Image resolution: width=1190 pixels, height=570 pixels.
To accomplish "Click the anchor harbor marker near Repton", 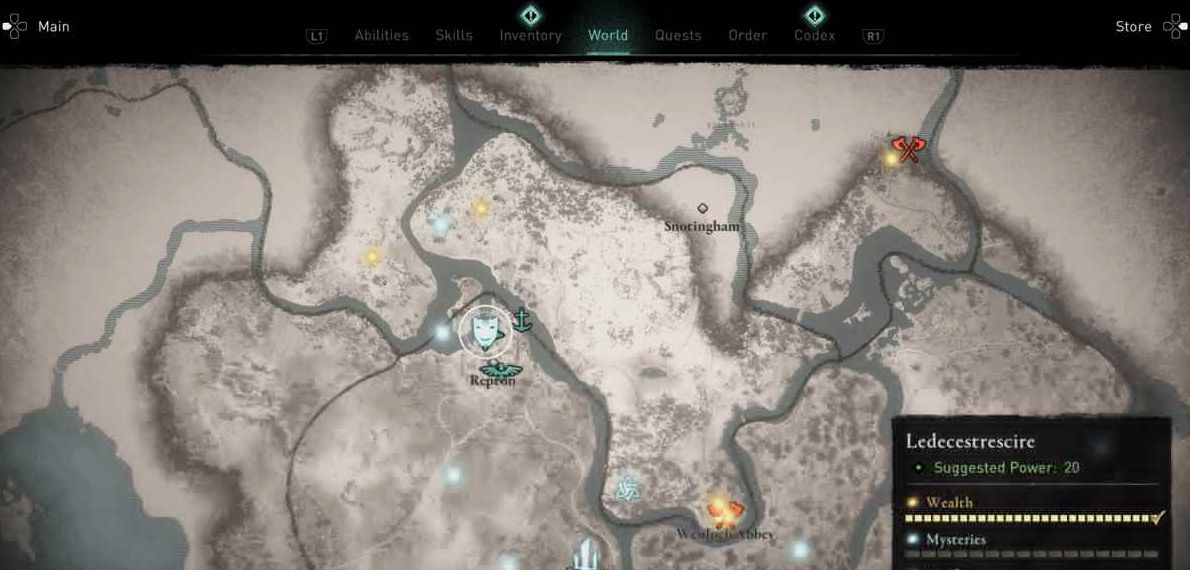I will click(521, 320).
